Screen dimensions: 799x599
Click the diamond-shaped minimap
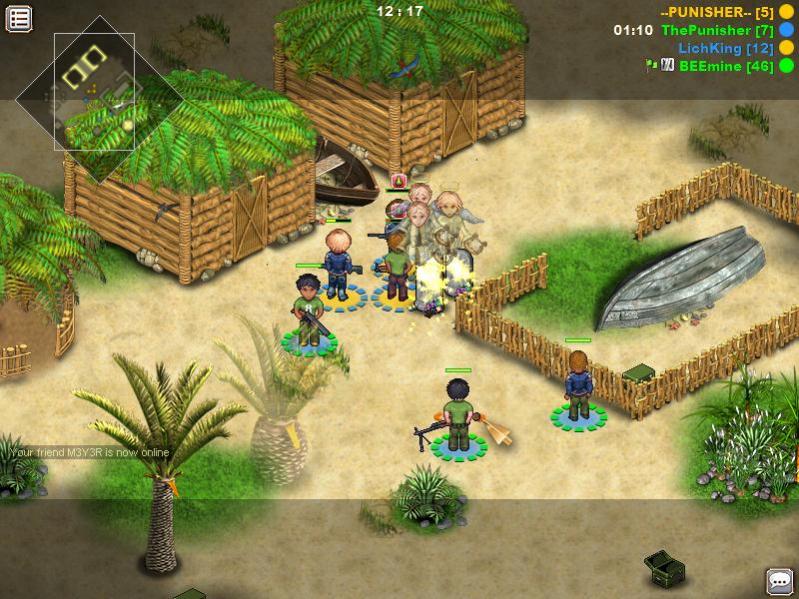click(94, 92)
